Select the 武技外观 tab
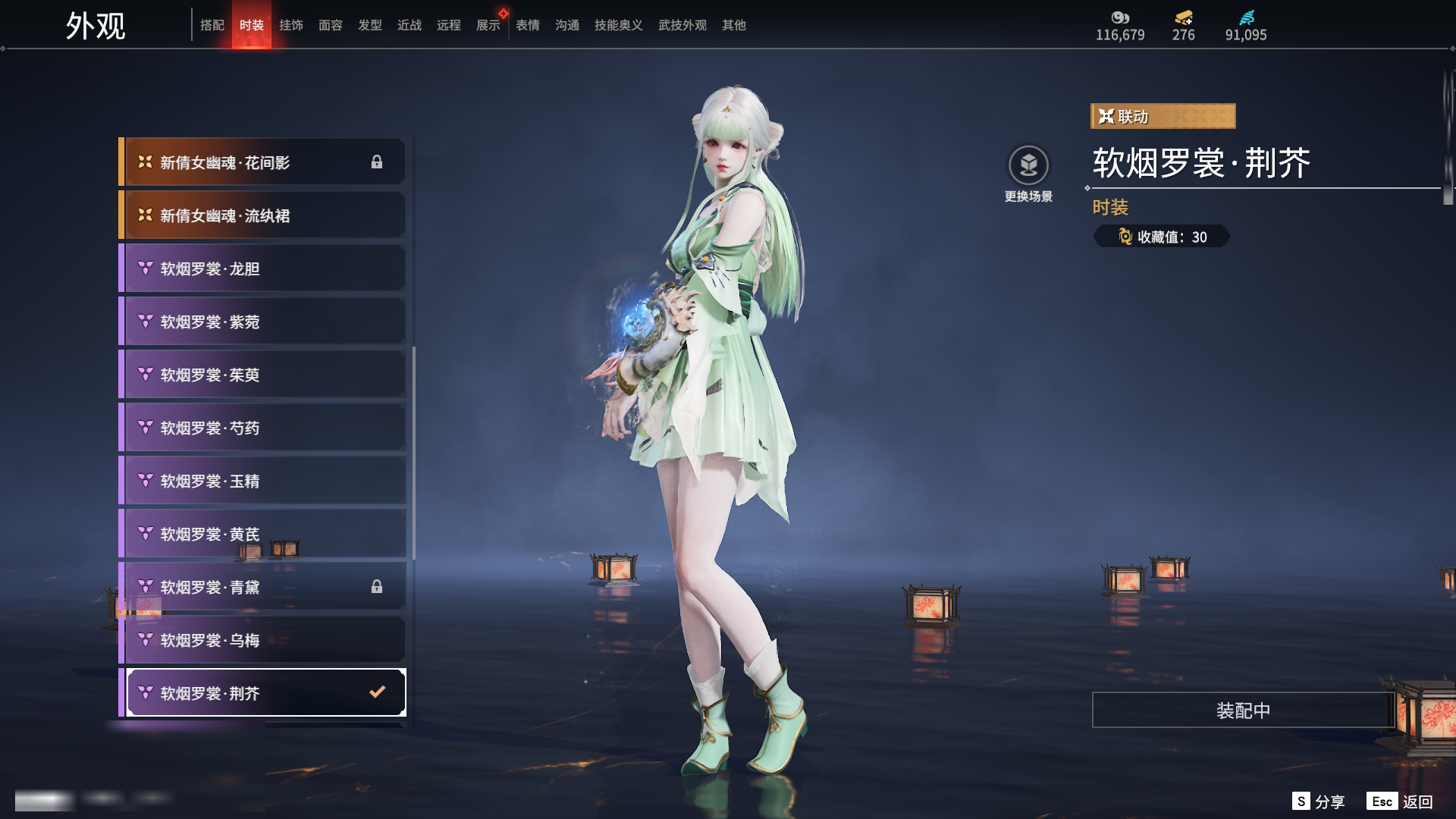The height and width of the screenshot is (819, 1456). pos(682,25)
